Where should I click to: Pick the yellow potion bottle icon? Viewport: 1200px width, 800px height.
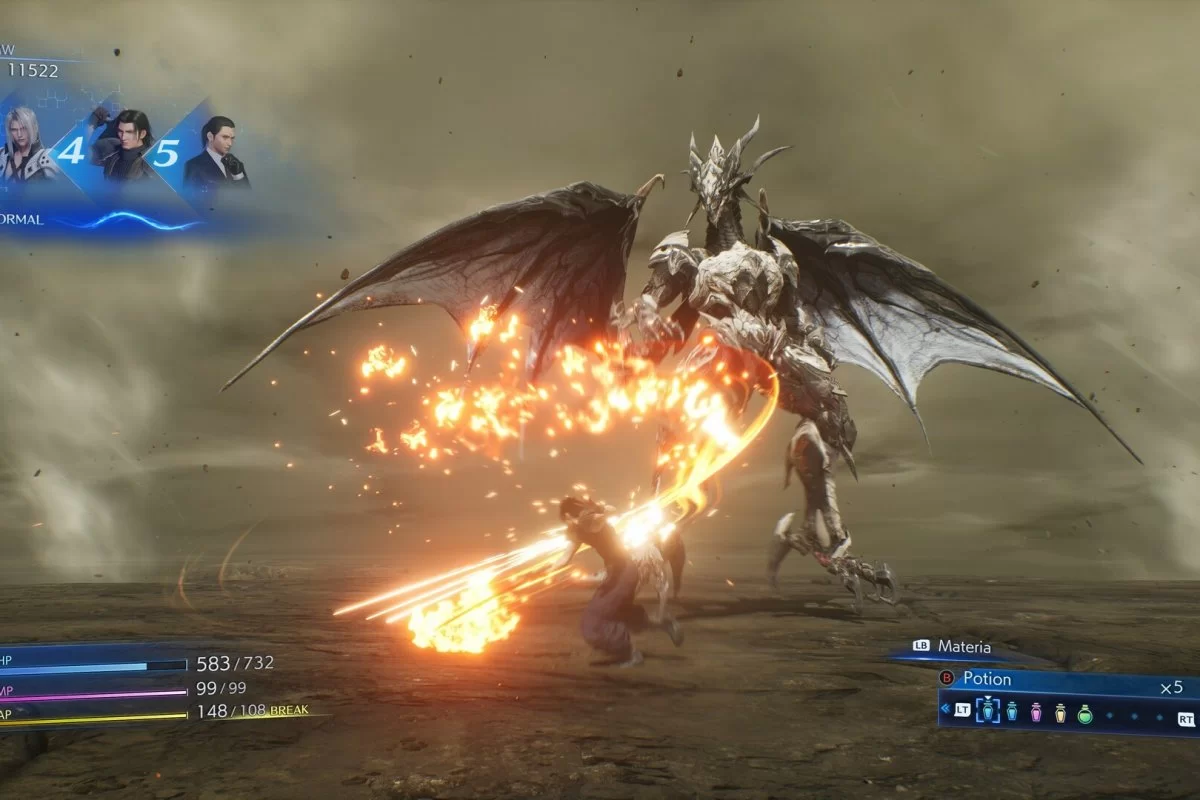click(1060, 712)
